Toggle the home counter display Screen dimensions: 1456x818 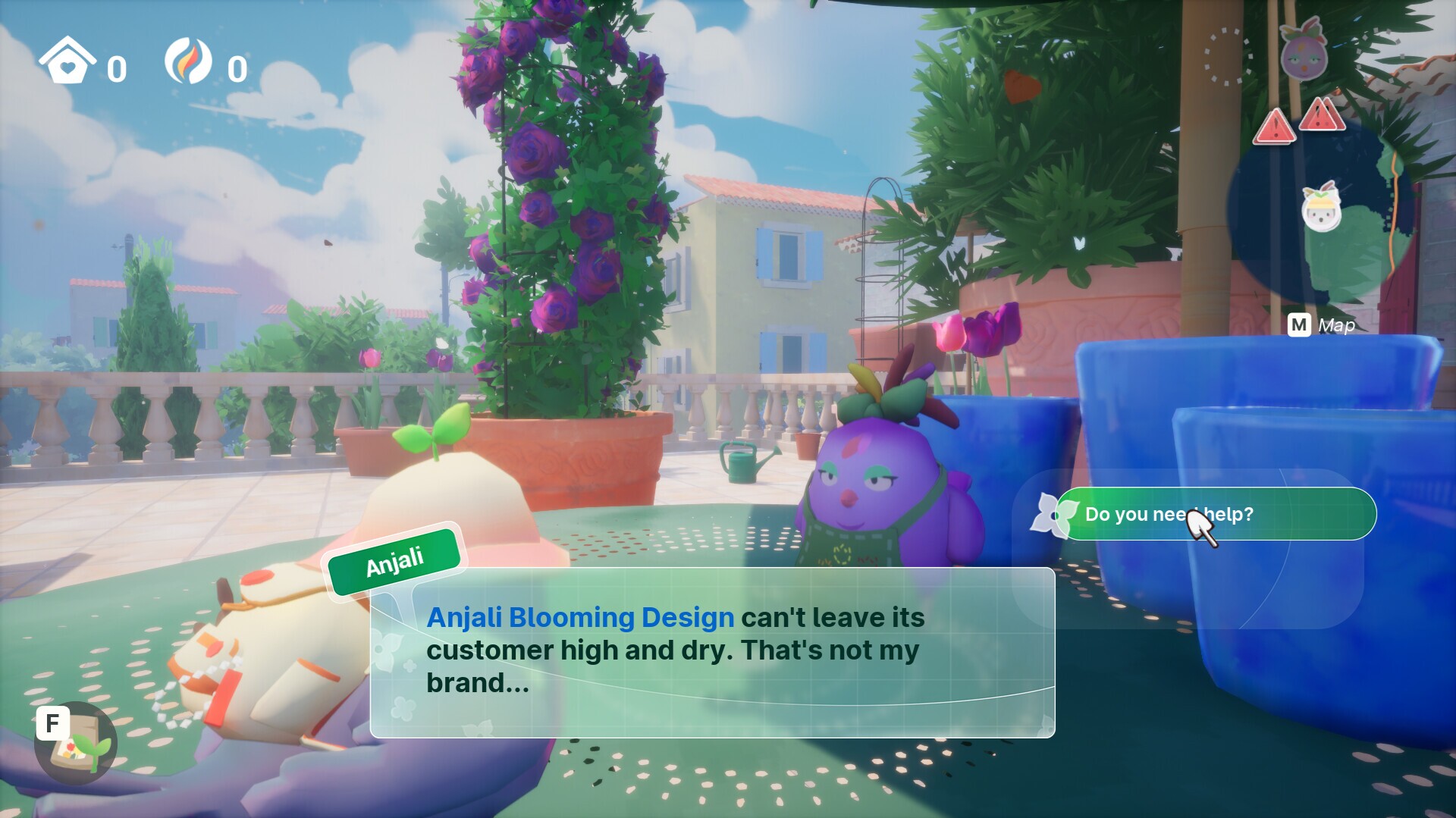point(115,70)
